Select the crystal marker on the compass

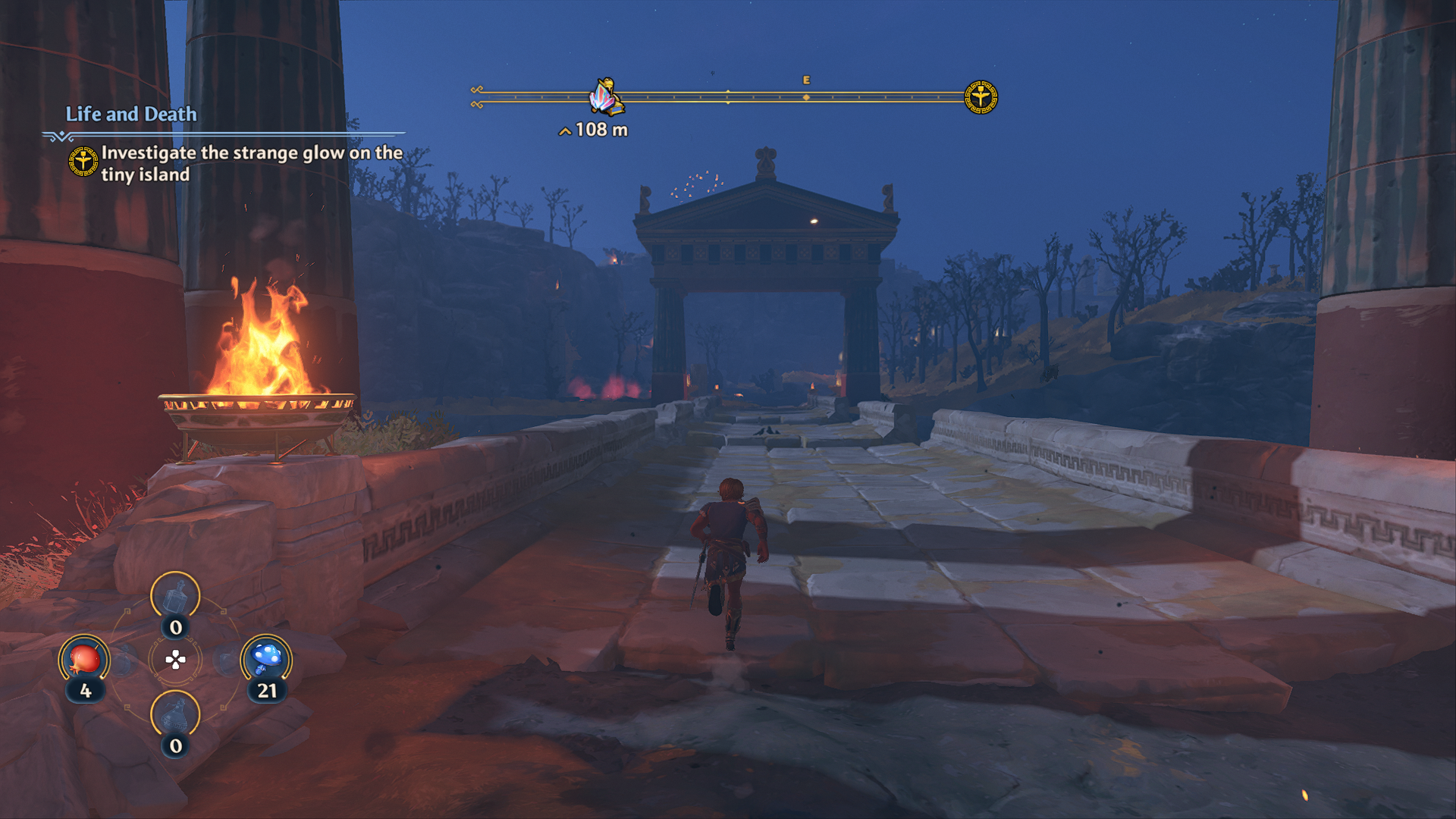tap(606, 98)
